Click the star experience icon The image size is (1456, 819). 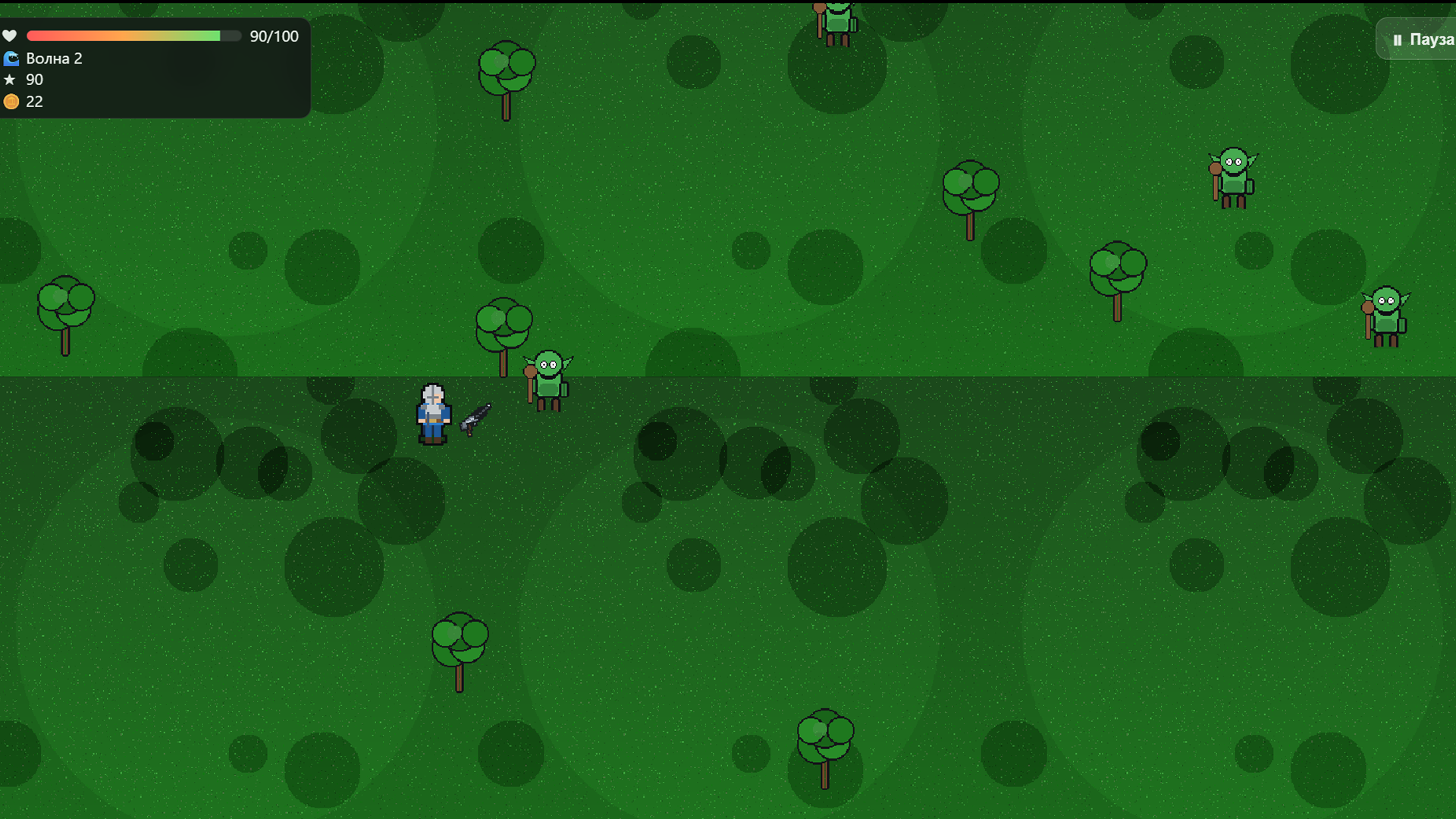[x=11, y=79]
